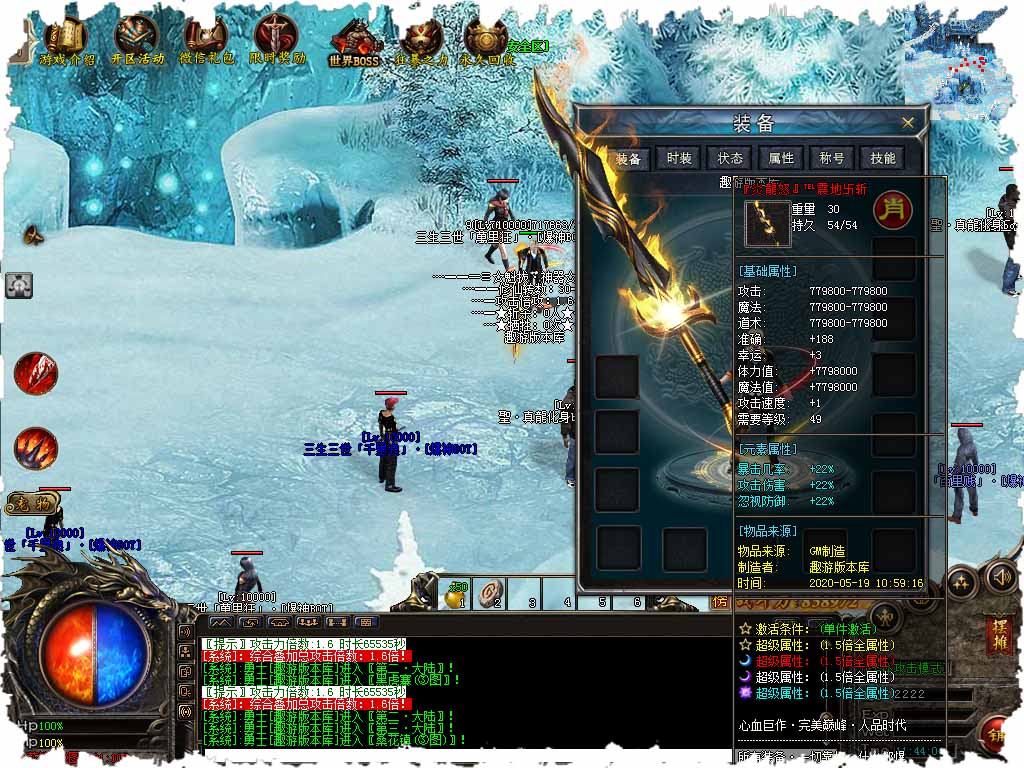The width and height of the screenshot is (1024, 768).
Task: Open the 游戏介绍 game introduction icon
Action: point(66,40)
